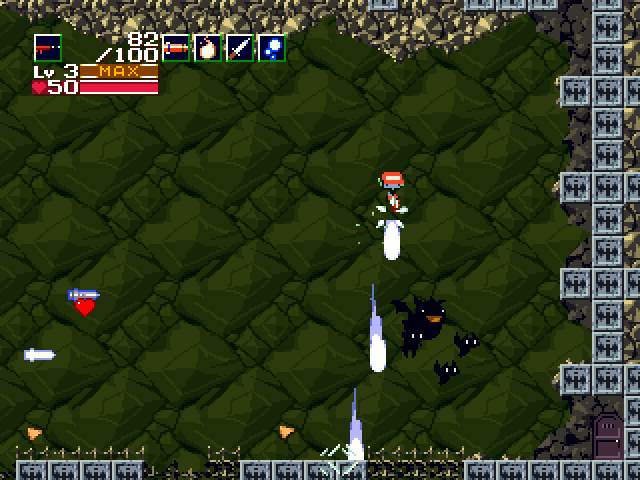640x480 pixels.
Task: Equip the Blade weapon icon
Action: 239,47
